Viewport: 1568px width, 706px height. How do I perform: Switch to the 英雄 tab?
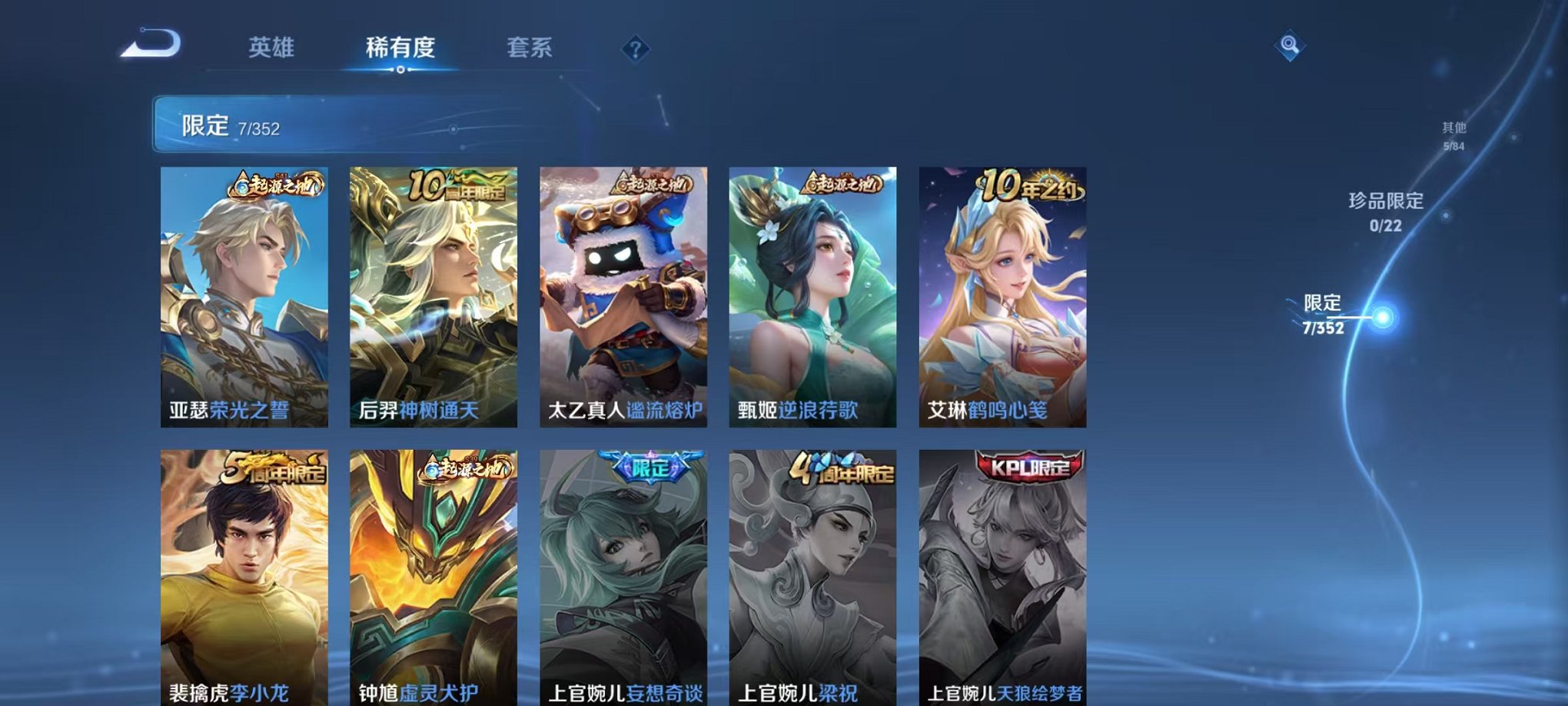point(273,48)
